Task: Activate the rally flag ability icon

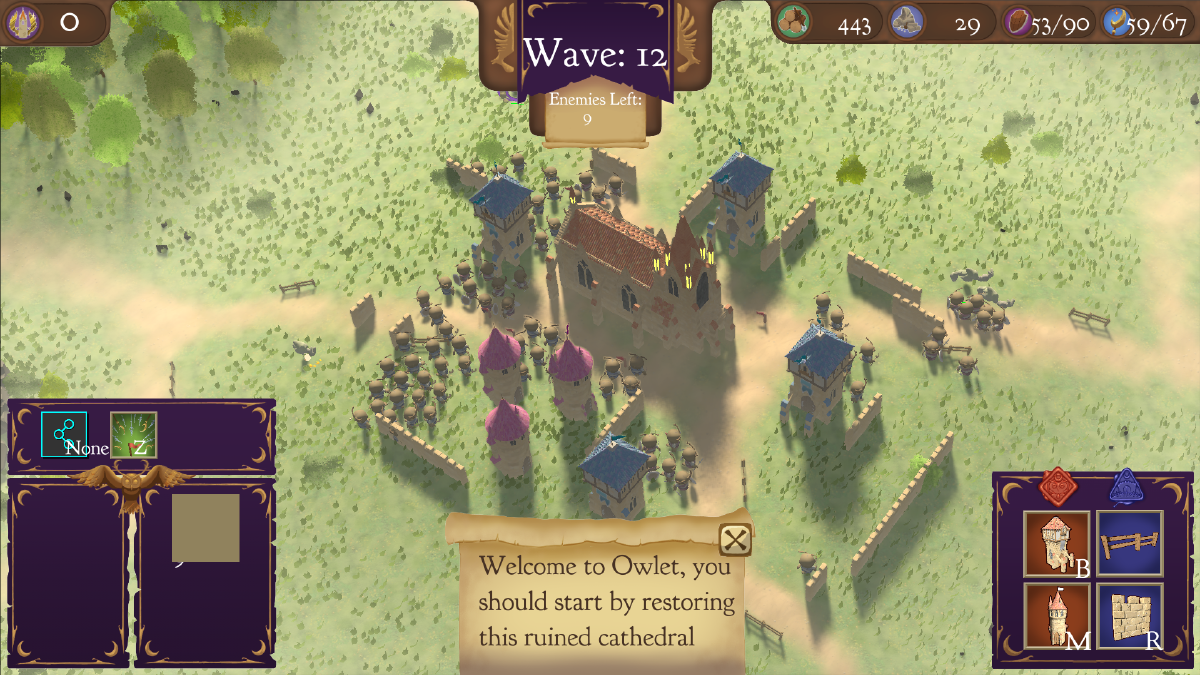Action: (133, 435)
